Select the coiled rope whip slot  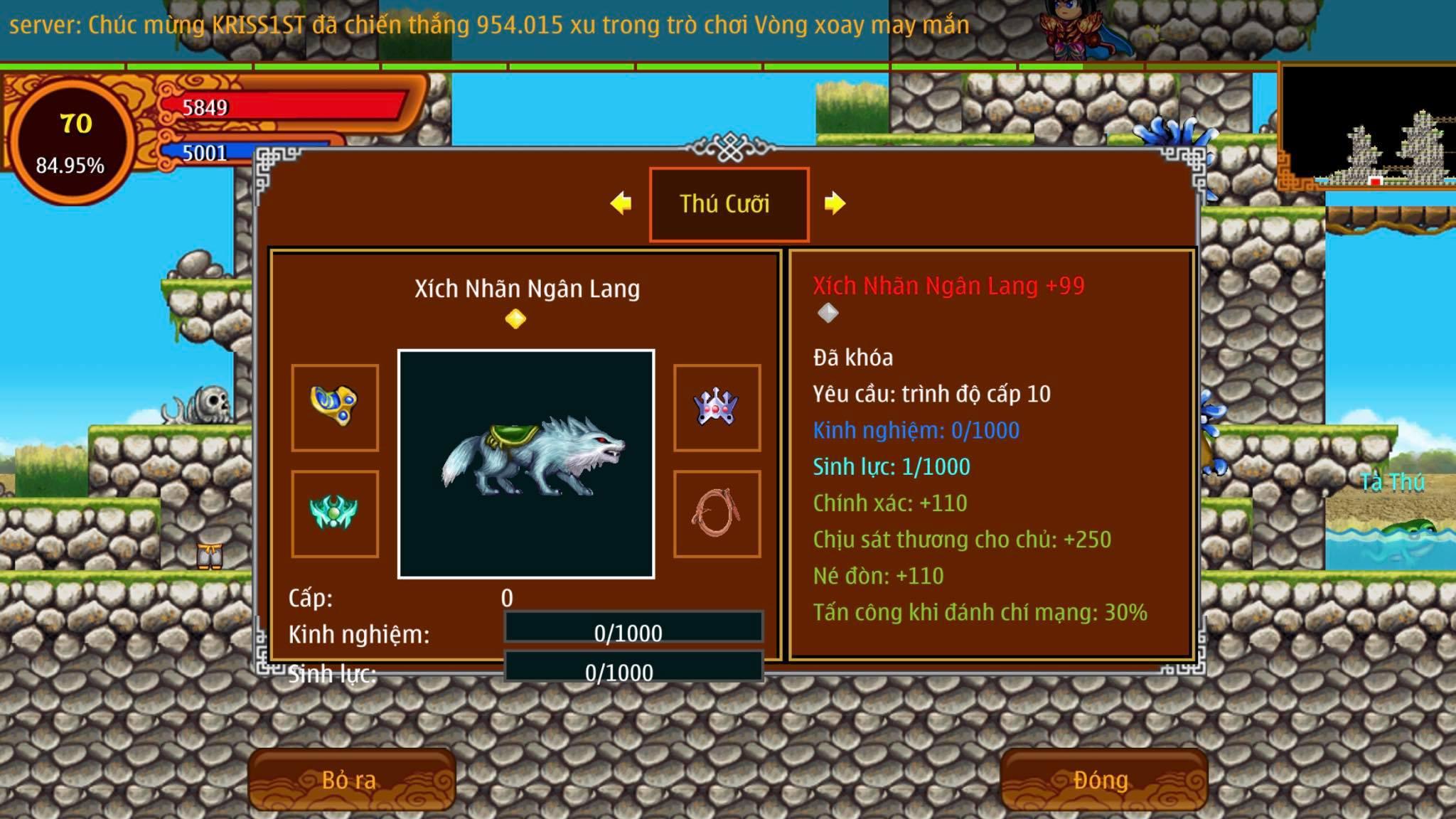point(717,513)
